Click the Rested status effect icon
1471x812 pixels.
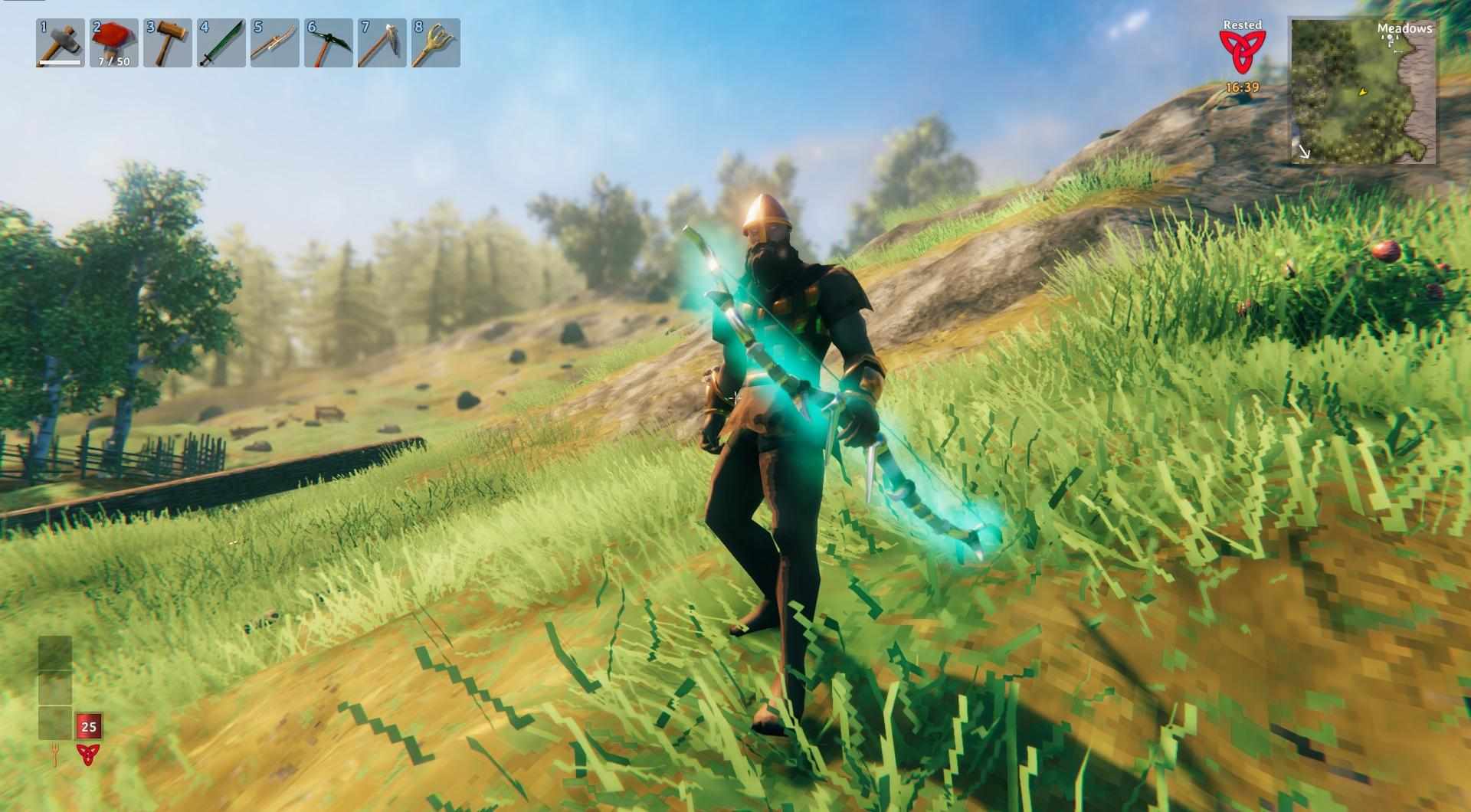(1242, 50)
